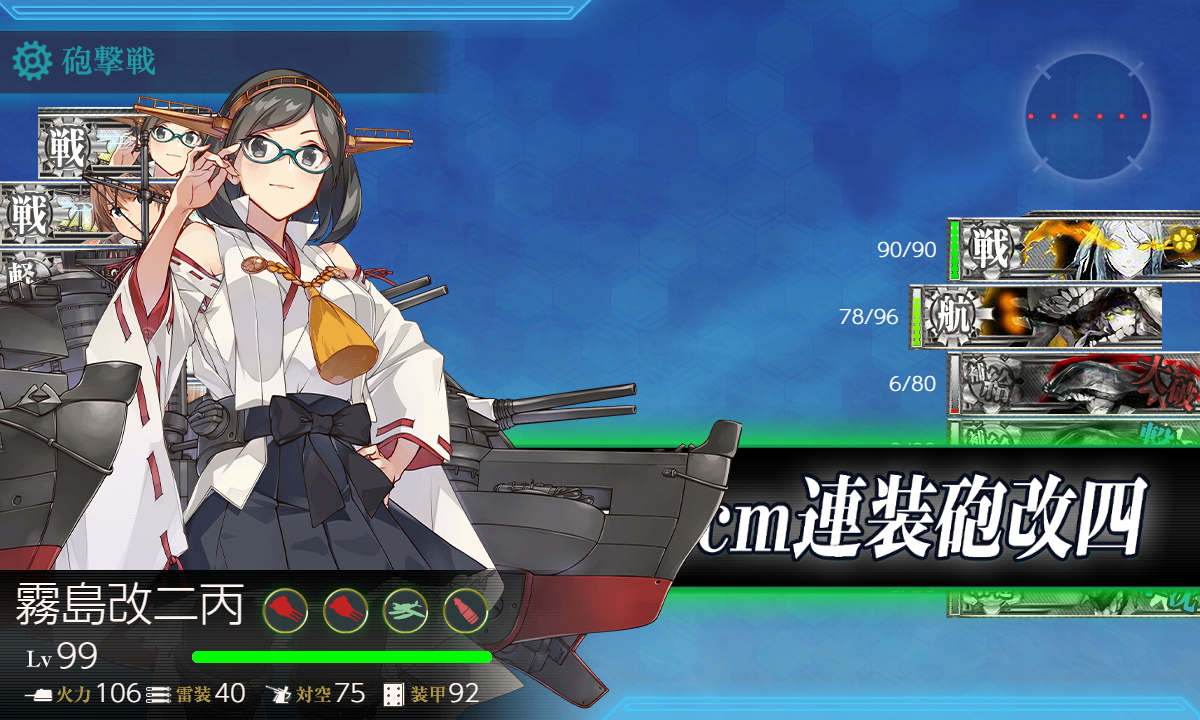Select the enemy carrier banner with 78/96 HP
1200x720 pixels.
(1040, 316)
